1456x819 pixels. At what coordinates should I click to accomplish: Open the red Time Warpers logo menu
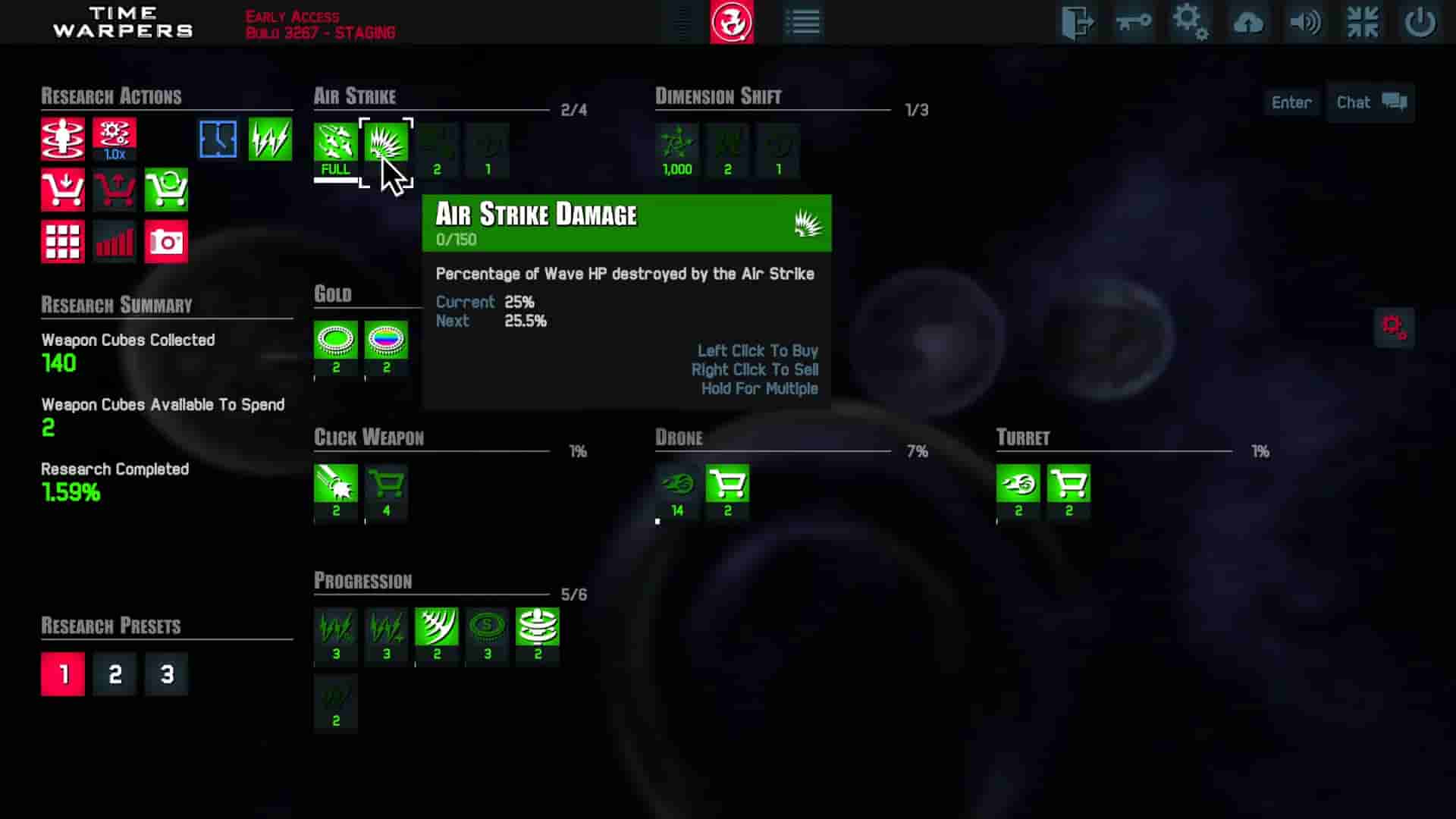click(x=730, y=23)
